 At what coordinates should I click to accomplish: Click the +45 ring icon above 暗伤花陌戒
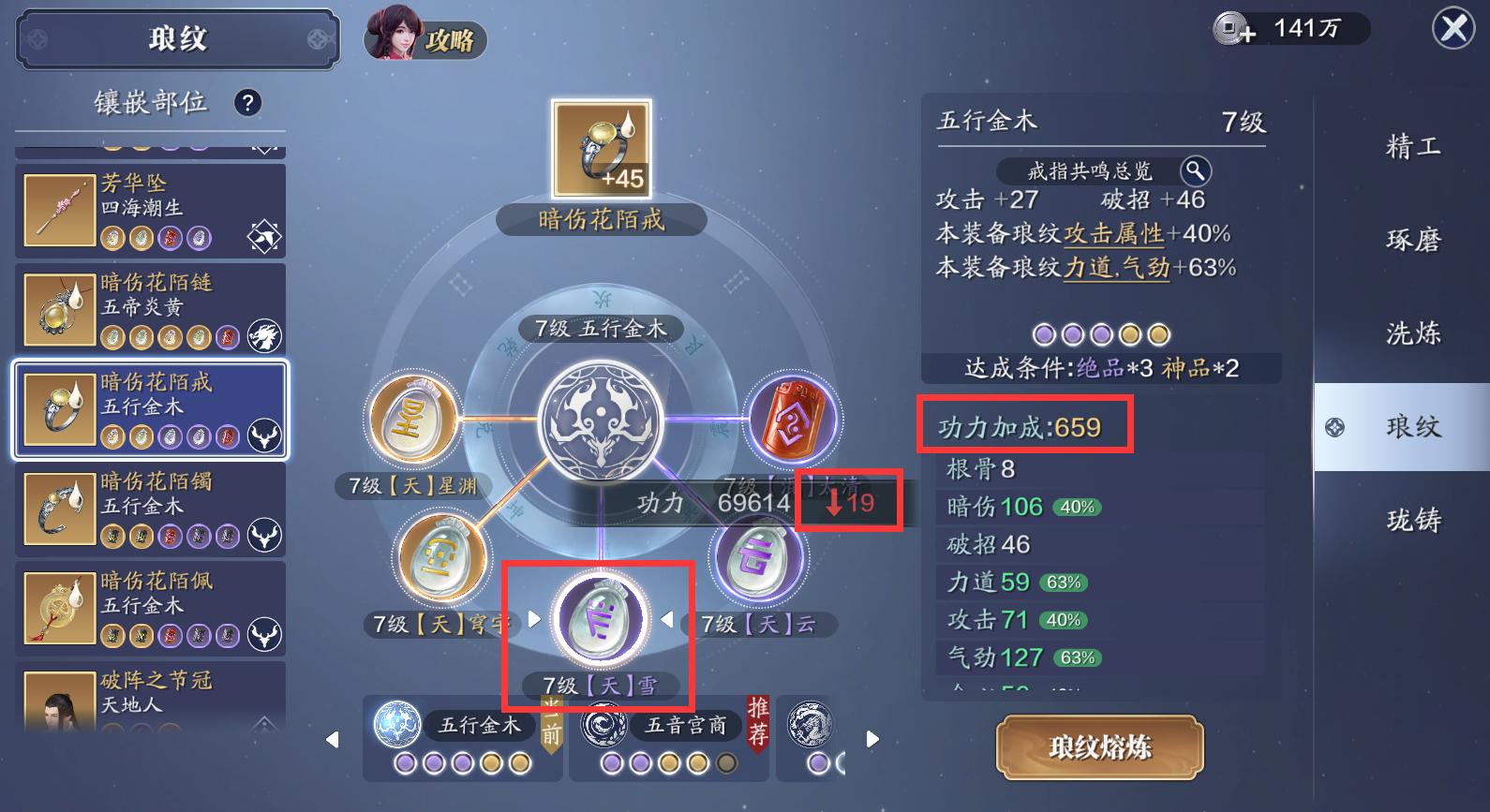coord(600,148)
